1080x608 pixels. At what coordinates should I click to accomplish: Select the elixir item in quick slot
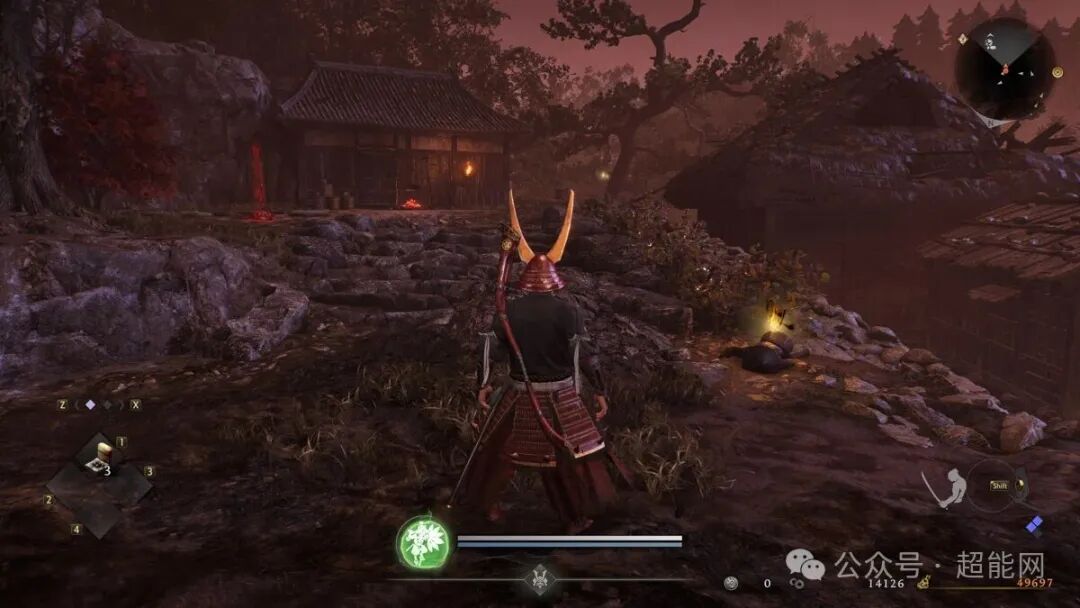pyautogui.click(x=99, y=458)
